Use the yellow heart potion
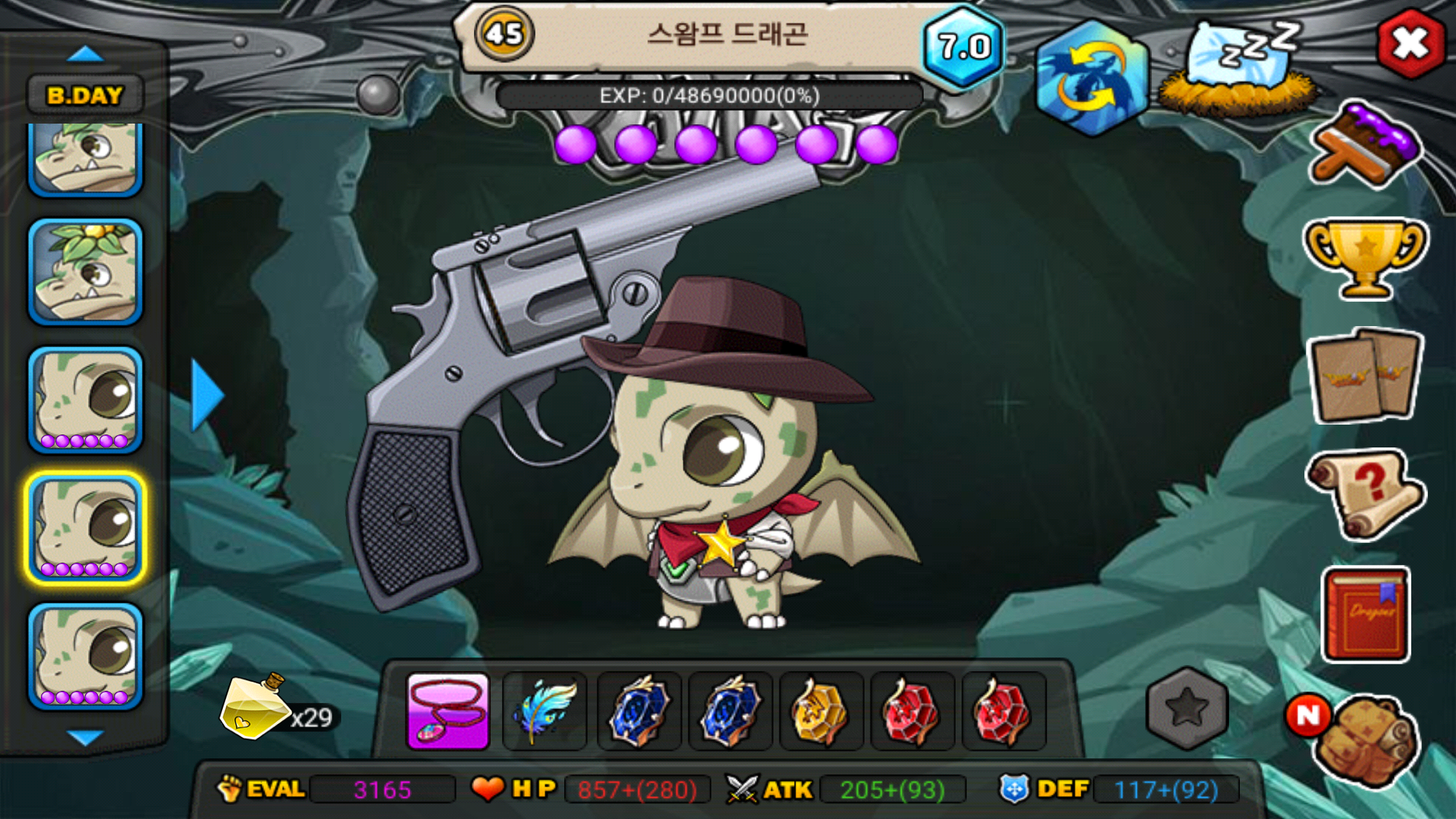The image size is (1456, 819). tap(254, 707)
